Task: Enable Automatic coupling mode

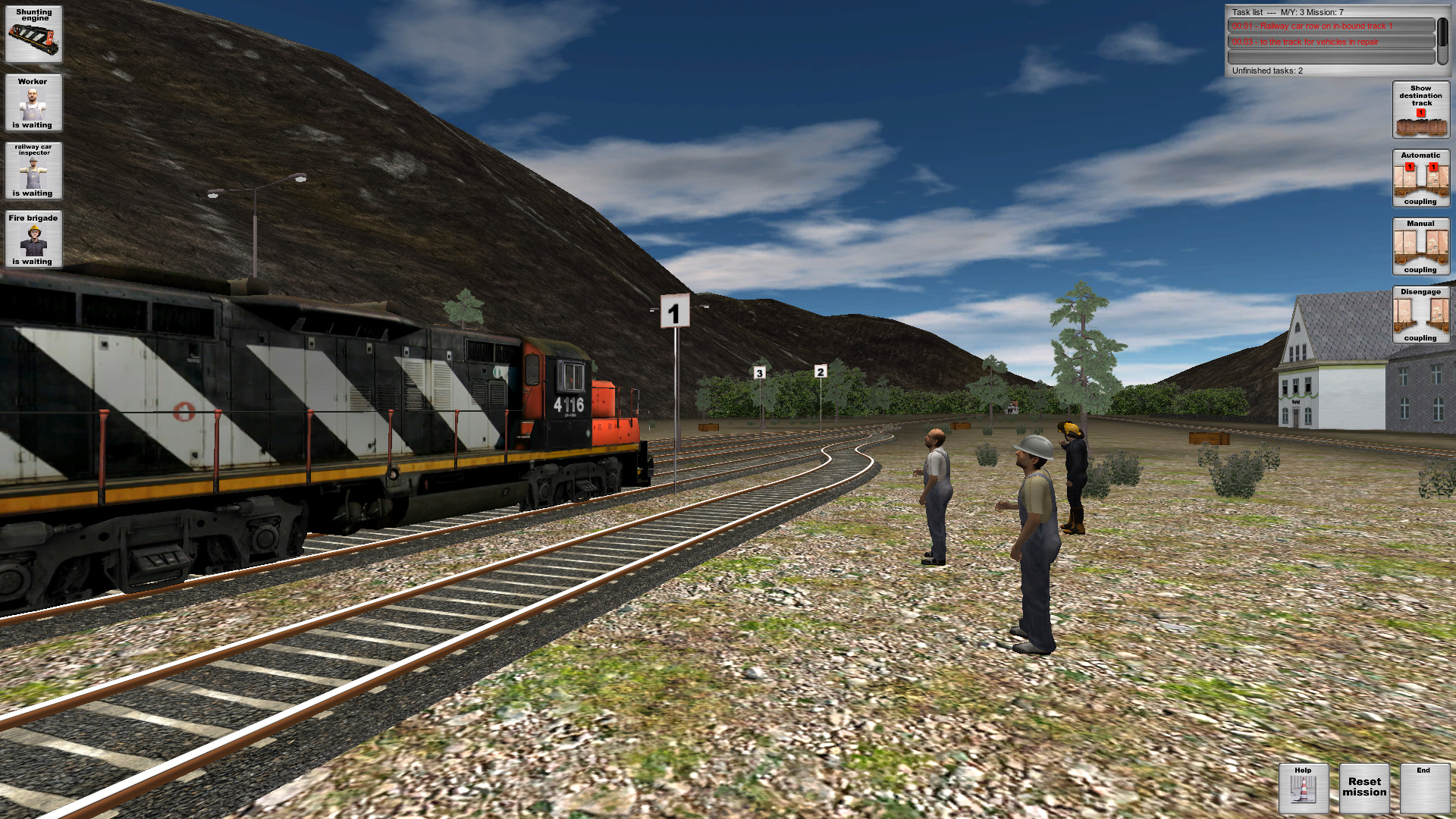Action: tap(1420, 177)
